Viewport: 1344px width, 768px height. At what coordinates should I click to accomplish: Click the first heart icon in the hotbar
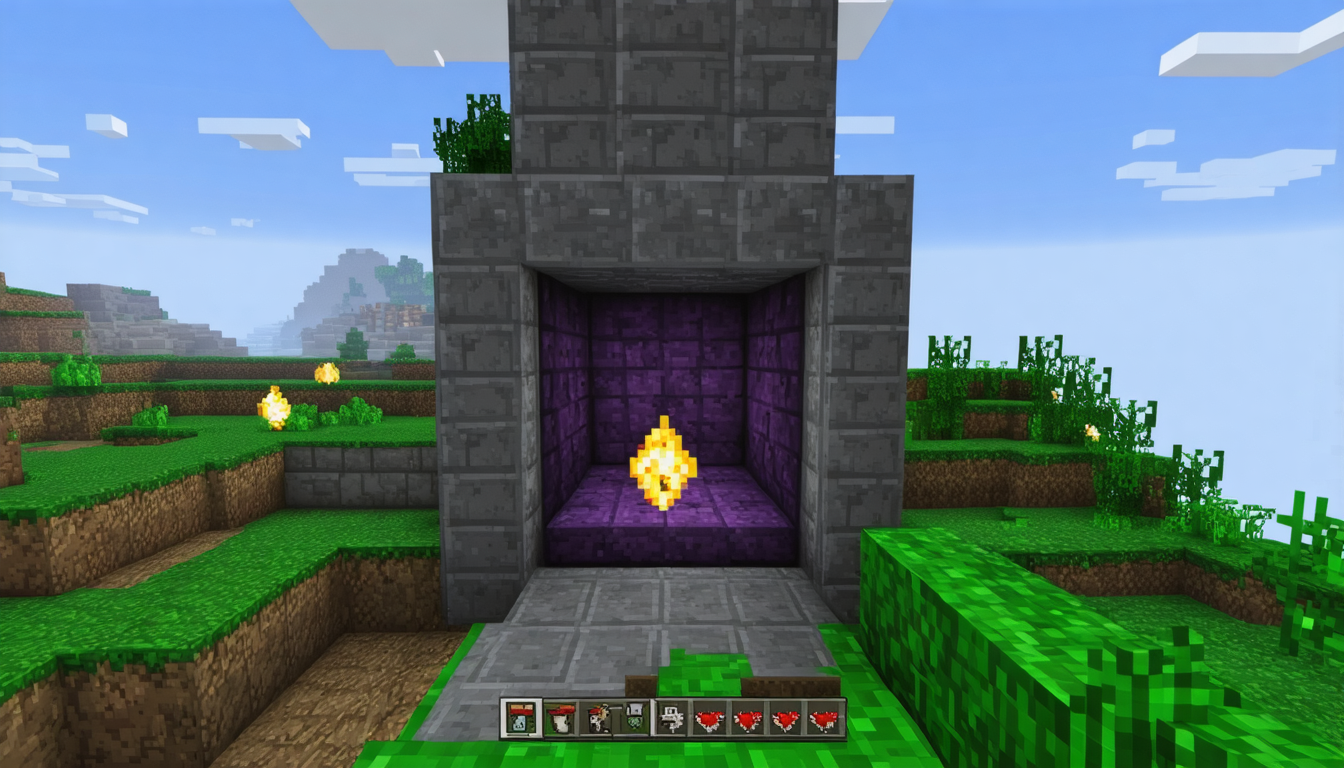point(708,718)
